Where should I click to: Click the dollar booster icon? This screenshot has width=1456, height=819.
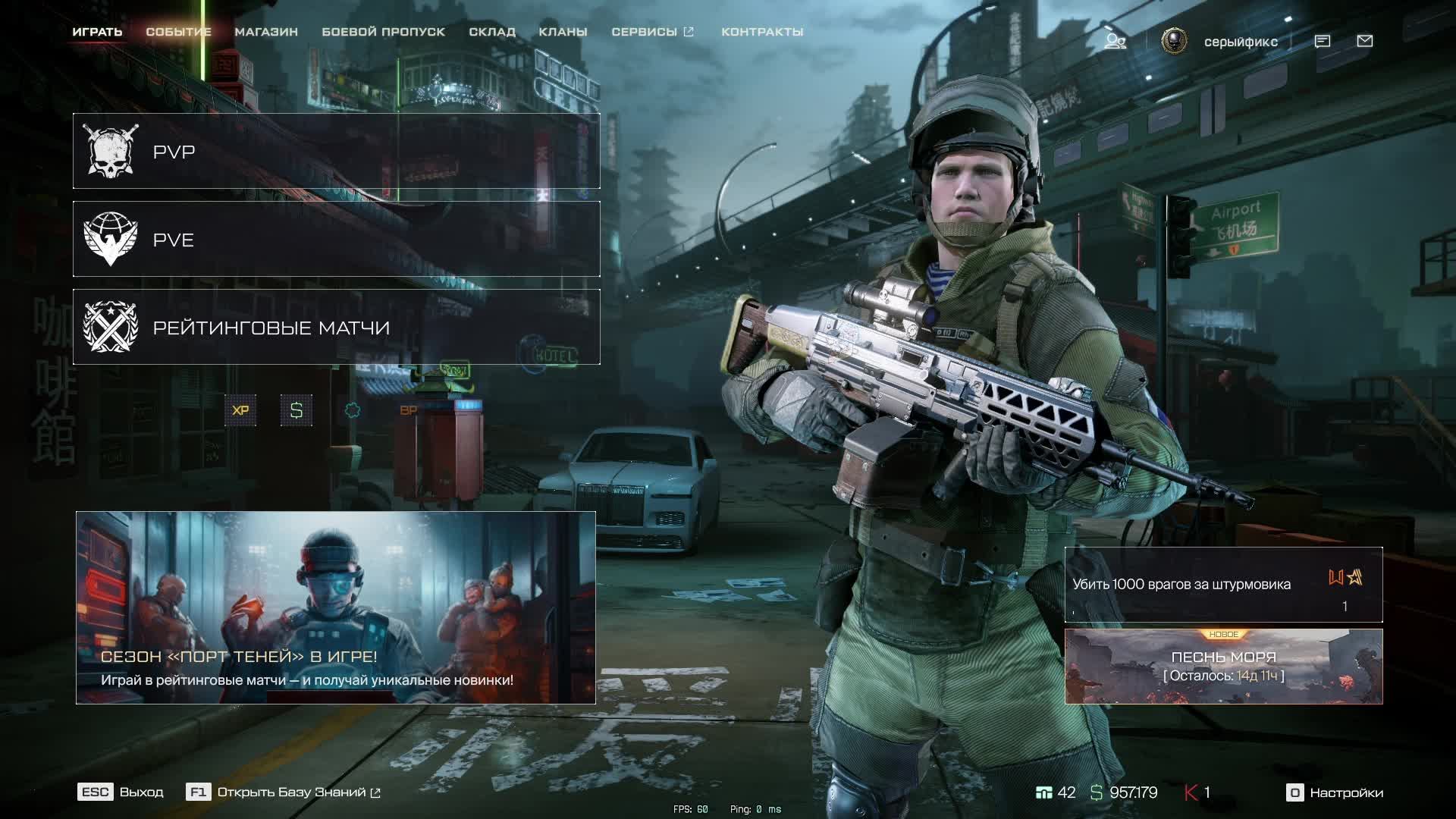(x=297, y=410)
